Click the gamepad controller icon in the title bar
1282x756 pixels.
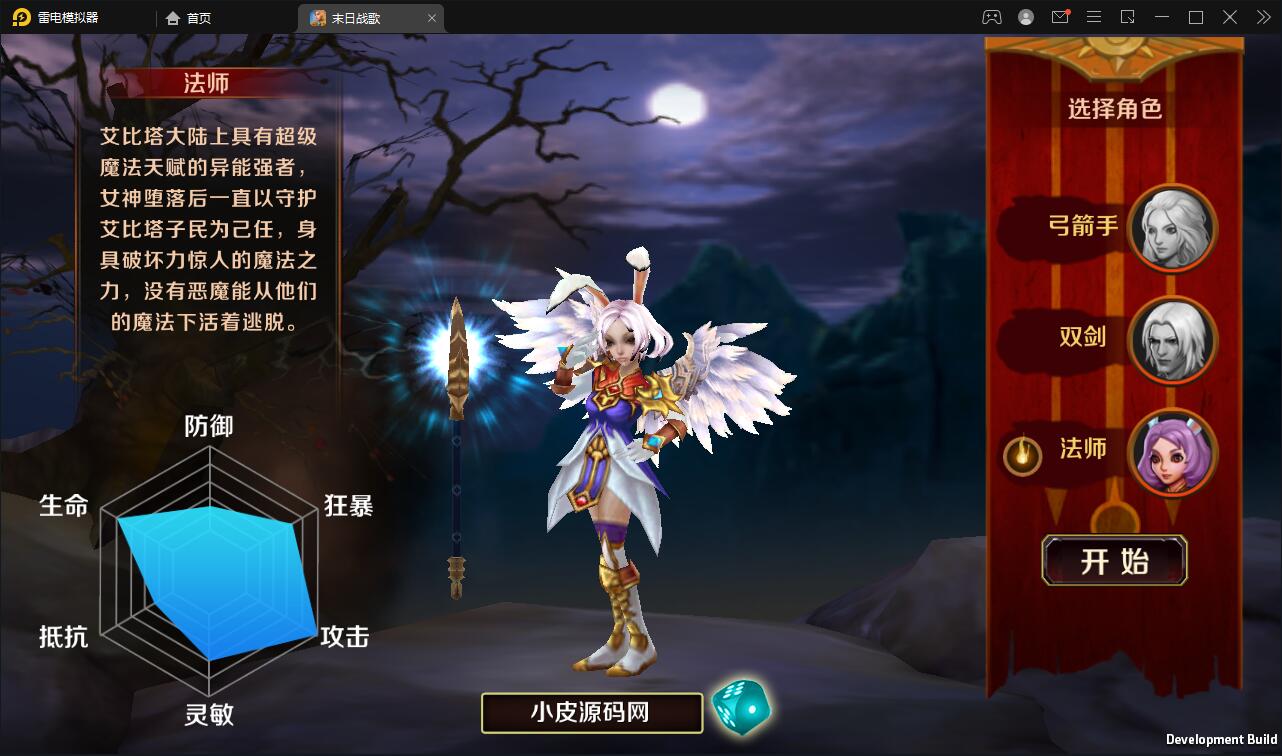coord(992,17)
